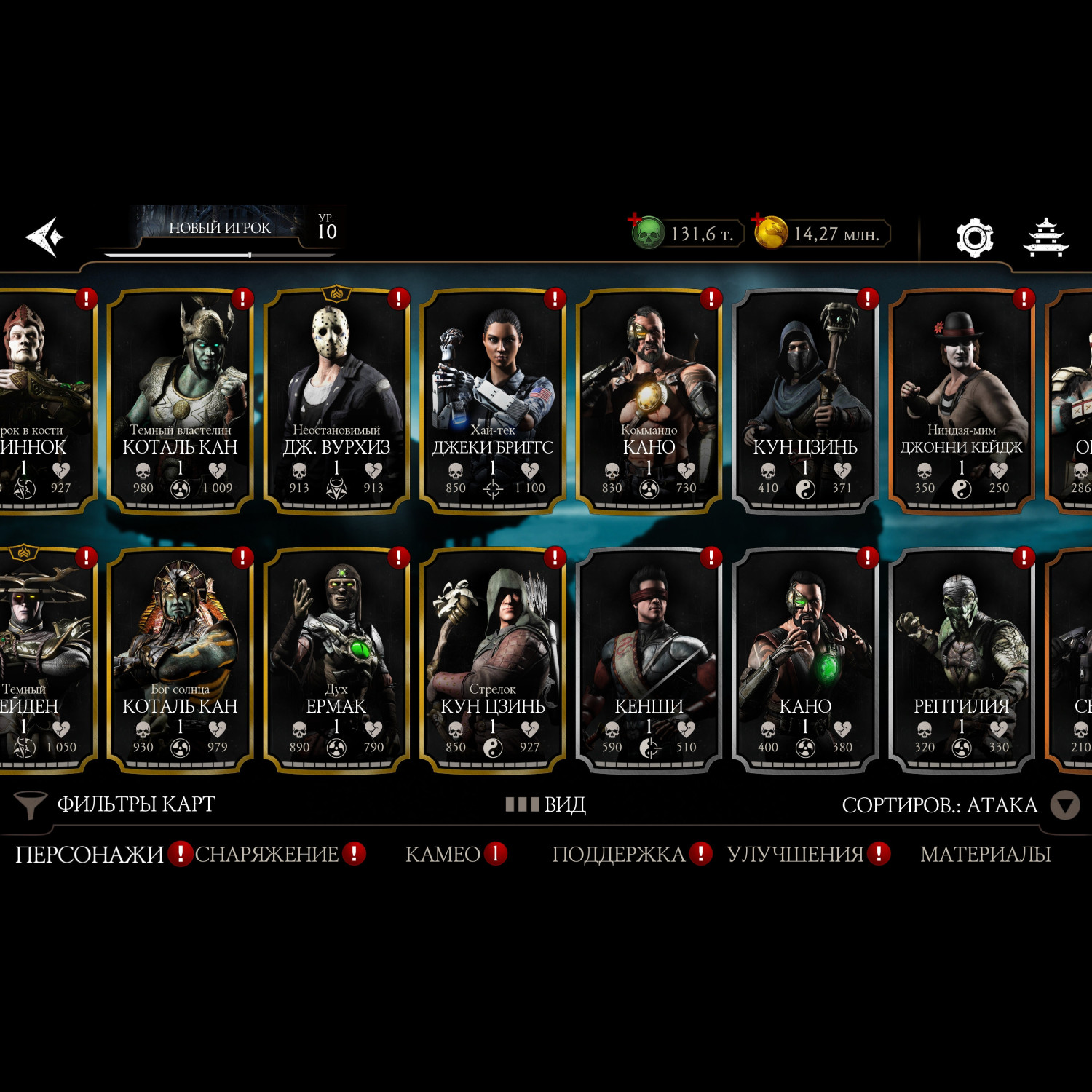
Task: Open the card filters (ФИЛЬТРЫ КАРТ)
Action: click(116, 804)
